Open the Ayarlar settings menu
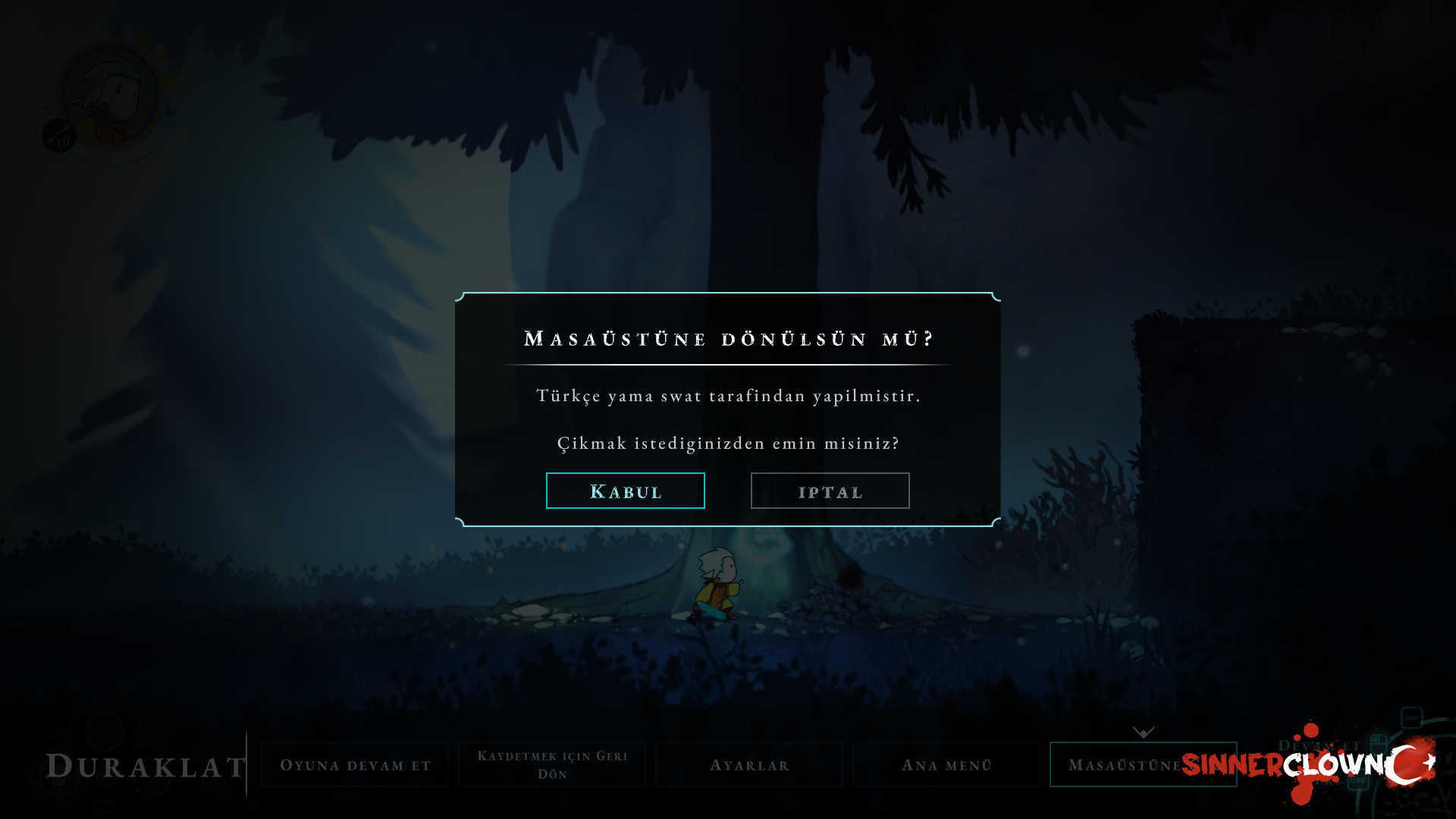Screen dimensions: 1456x819 [x=749, y=764]
